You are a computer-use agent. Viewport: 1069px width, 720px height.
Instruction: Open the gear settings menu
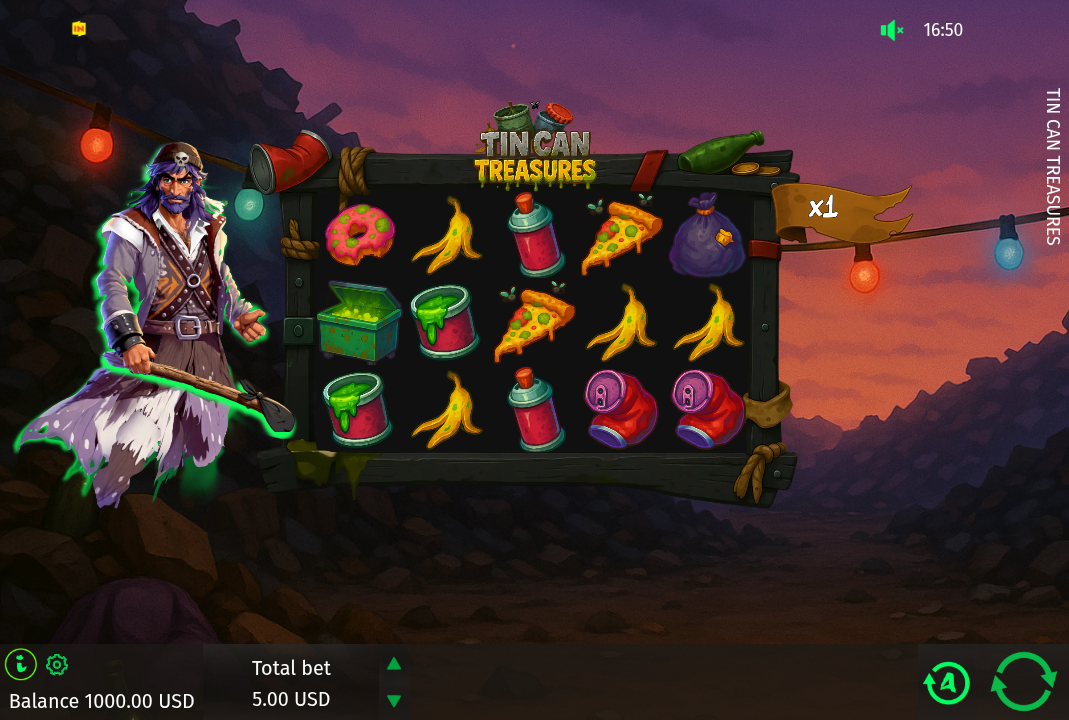click(x=57, y=664)
